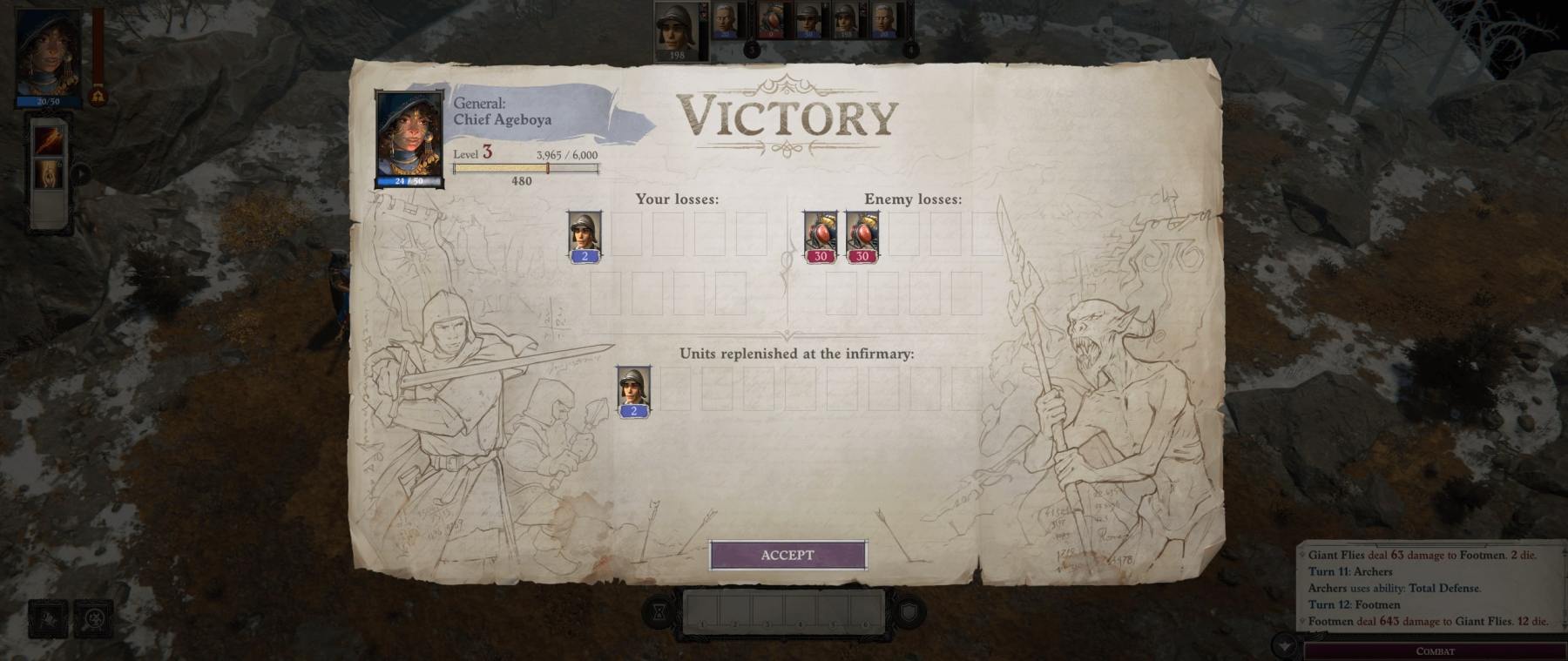Expand the general's ability panel arrow
The width and height of the screenshot is (1568, 661).
tap(80, 173)
